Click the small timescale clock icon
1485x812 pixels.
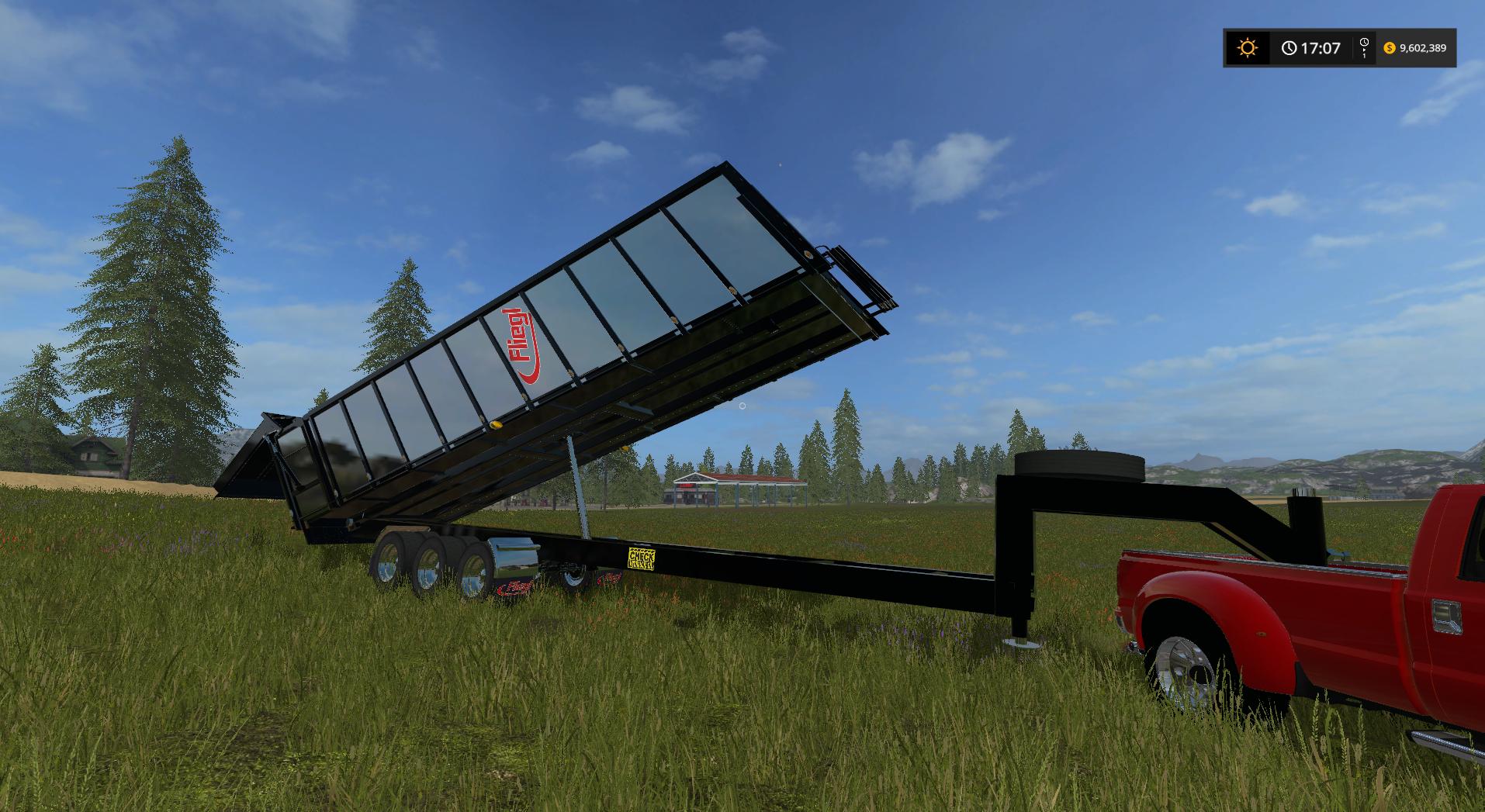point(1364,43)
